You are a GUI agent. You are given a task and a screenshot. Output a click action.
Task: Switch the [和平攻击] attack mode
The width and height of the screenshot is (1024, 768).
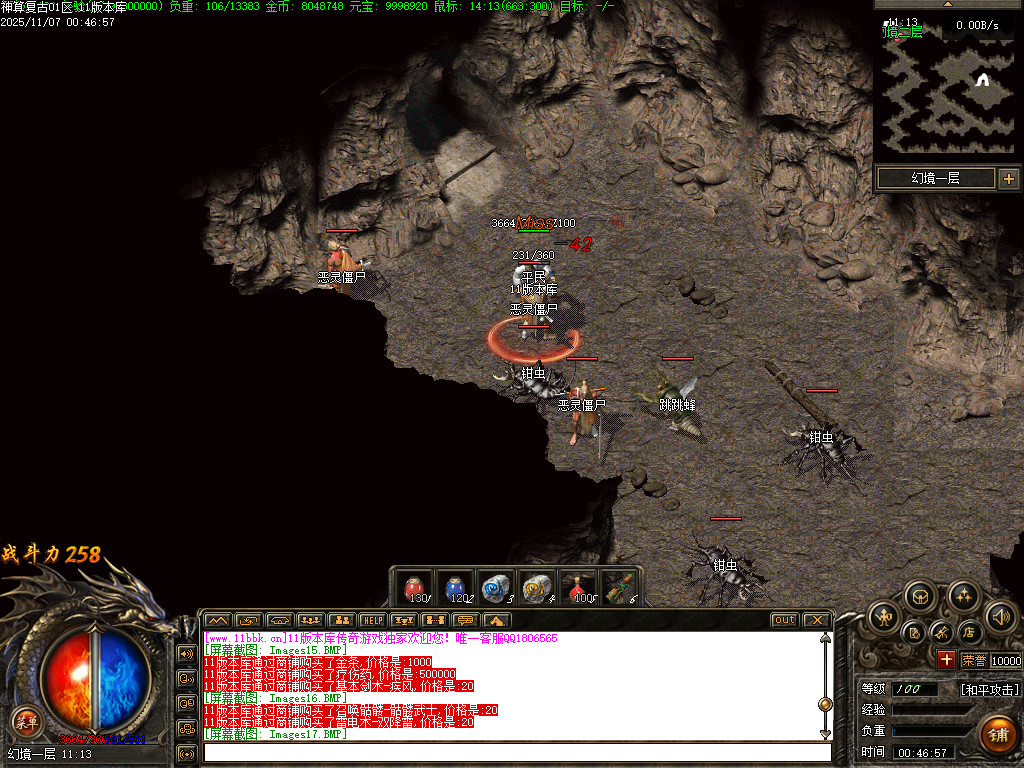click(x=989, y=690)
